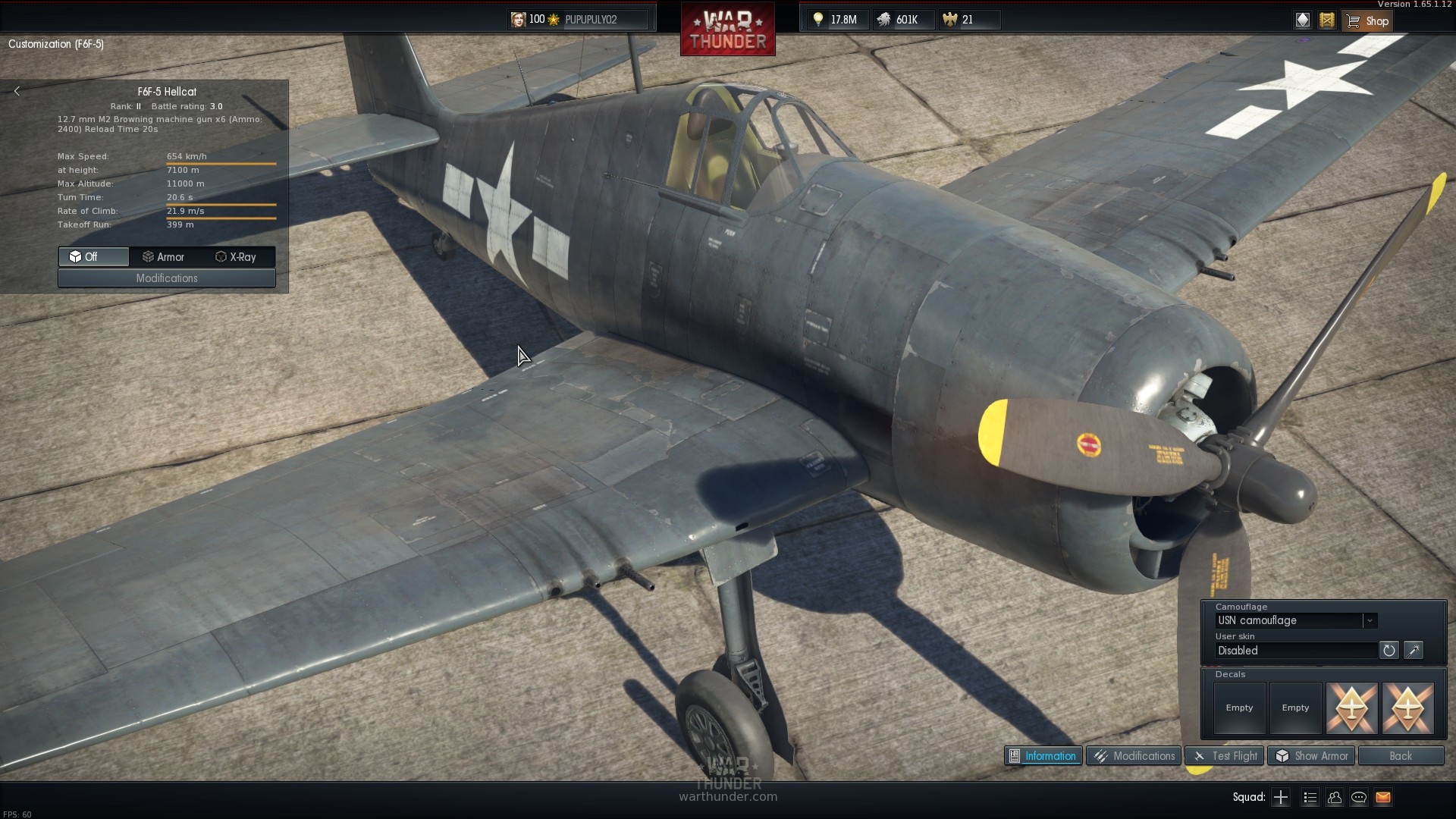Viewport: 1456px width, 819px height.
Task: Select the Off view mode
Action: click(93, 257)
